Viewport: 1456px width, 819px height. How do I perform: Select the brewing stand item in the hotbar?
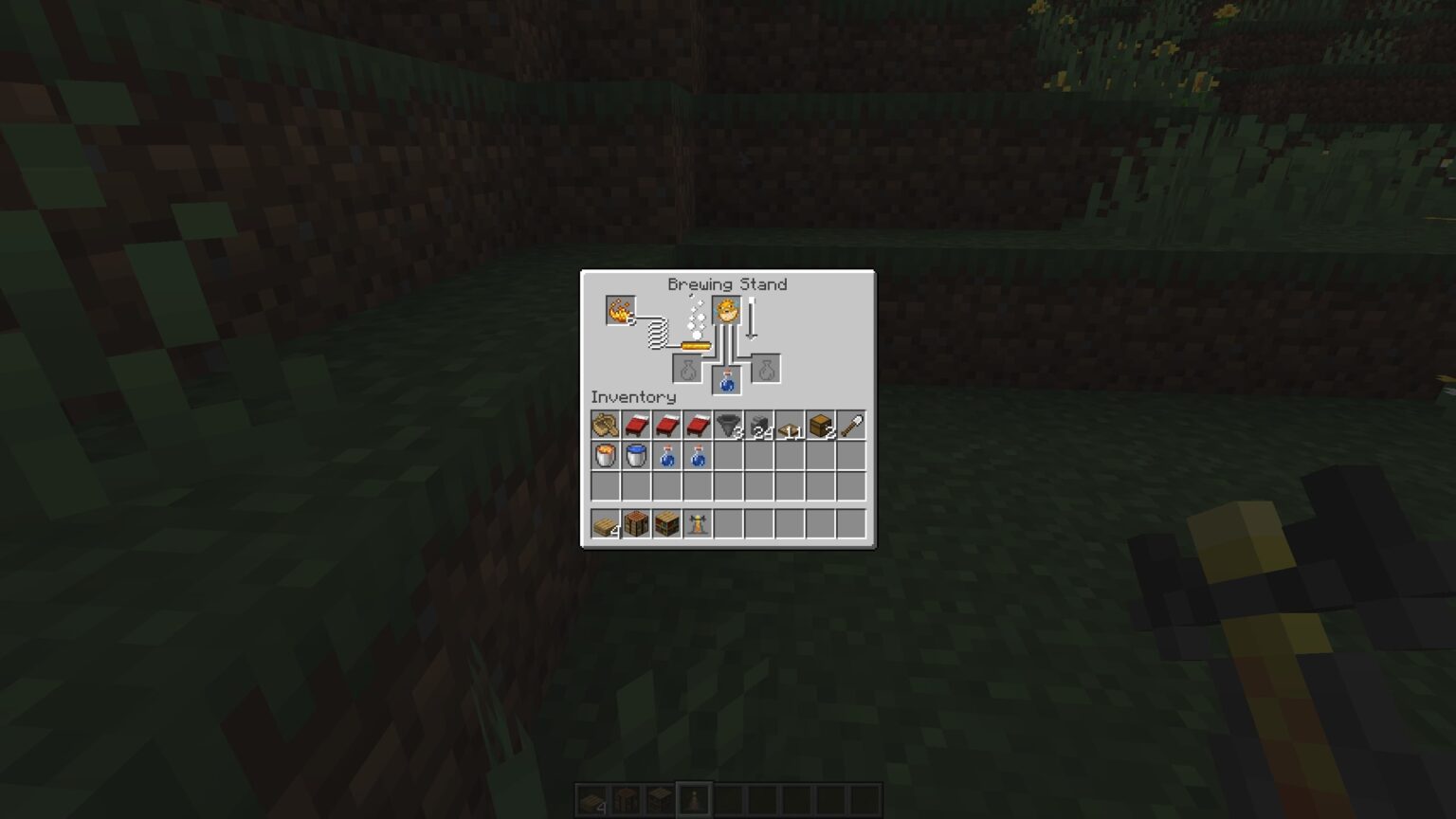point(698,524)
